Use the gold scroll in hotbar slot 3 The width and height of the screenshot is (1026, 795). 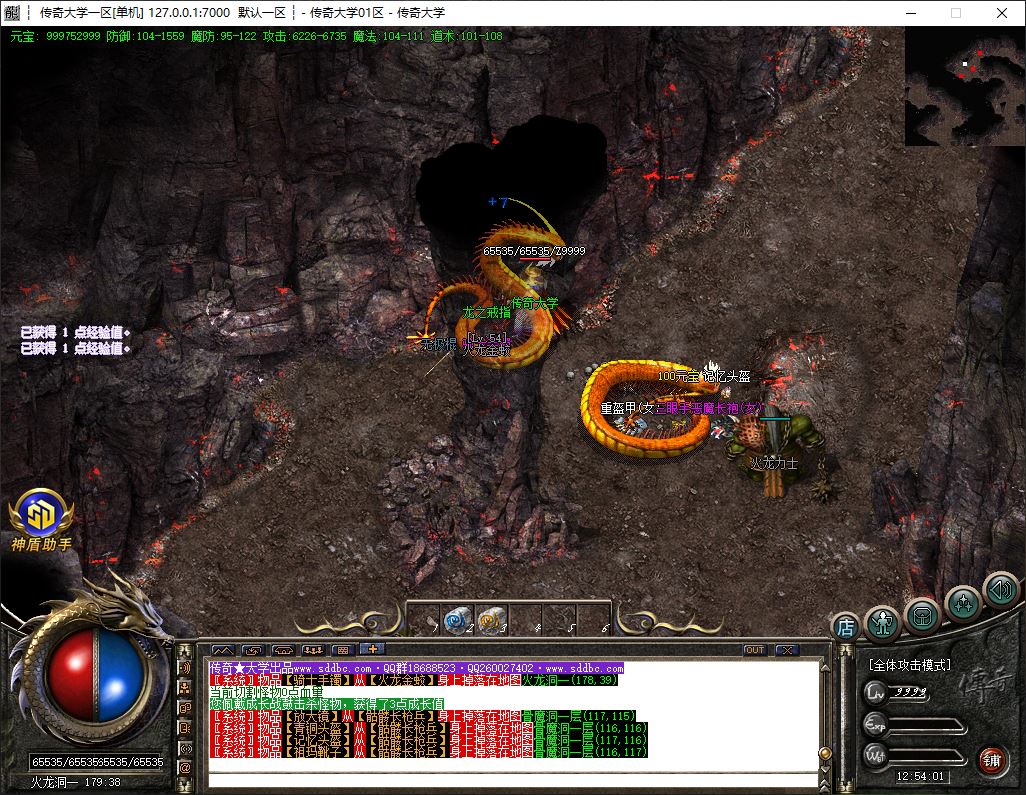pyautogui.click(x=490, y=620)
